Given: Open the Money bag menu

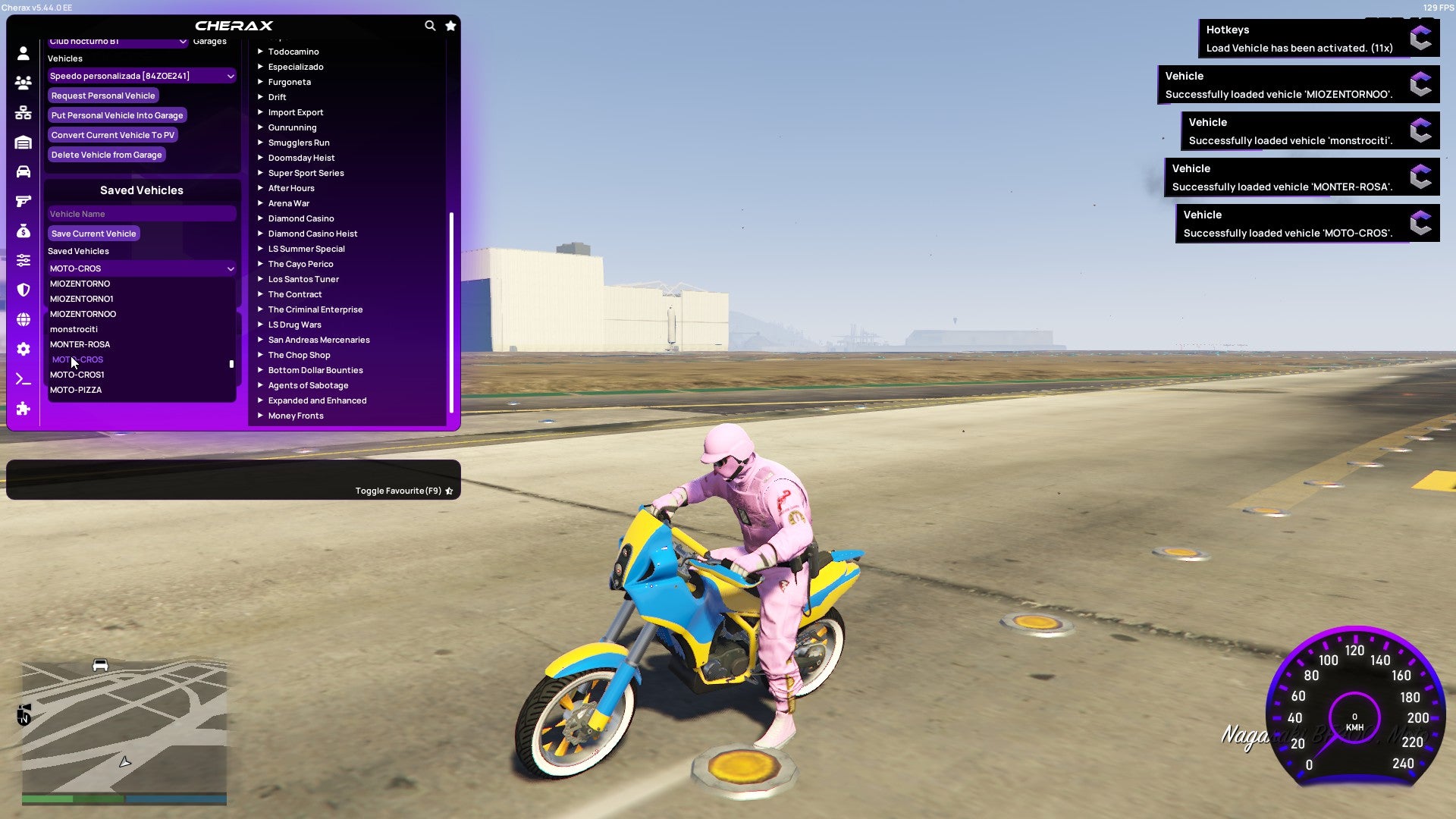Looking at the screenshot, I should click(x=23, y=231).
